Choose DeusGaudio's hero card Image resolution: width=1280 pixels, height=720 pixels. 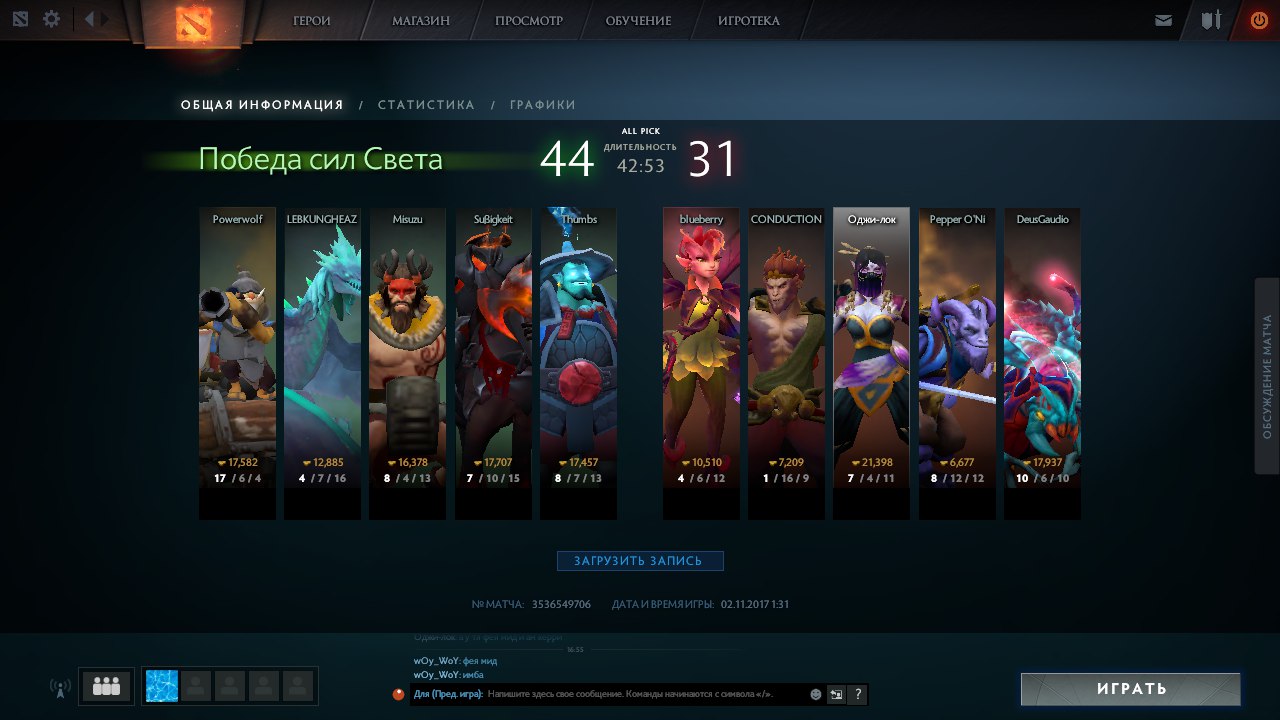[x=1042, y=360]
